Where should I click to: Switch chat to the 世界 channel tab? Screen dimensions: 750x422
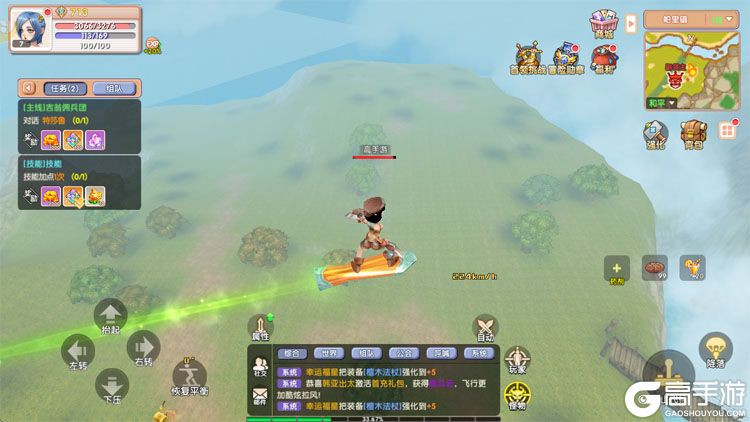coord(328,353)
